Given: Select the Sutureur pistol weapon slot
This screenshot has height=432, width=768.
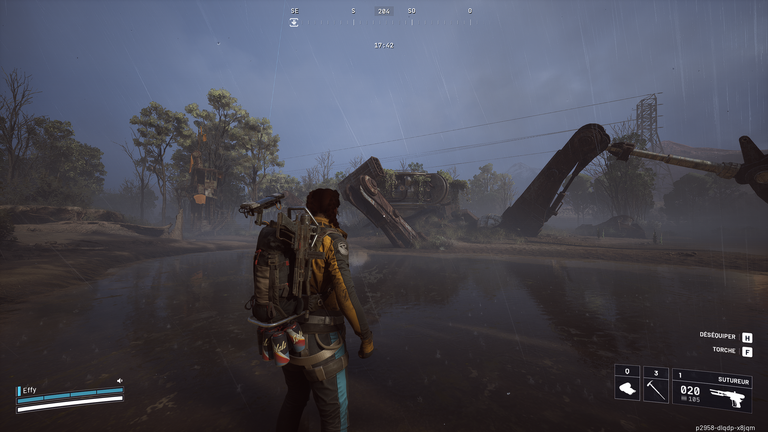Looking at the screenshot, I should [711, 390].
